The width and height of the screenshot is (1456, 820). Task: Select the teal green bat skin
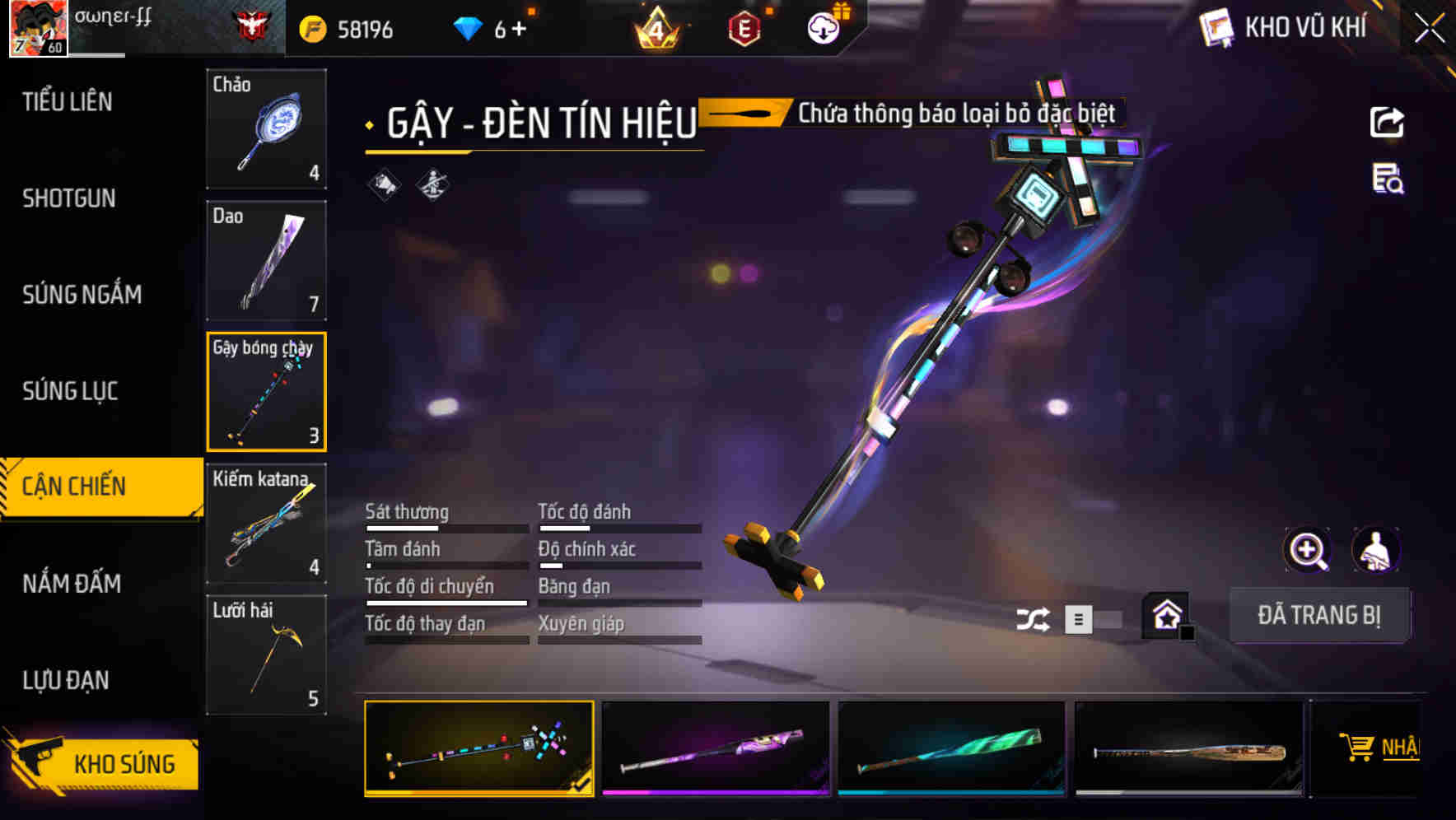click(x=951, y=748)
